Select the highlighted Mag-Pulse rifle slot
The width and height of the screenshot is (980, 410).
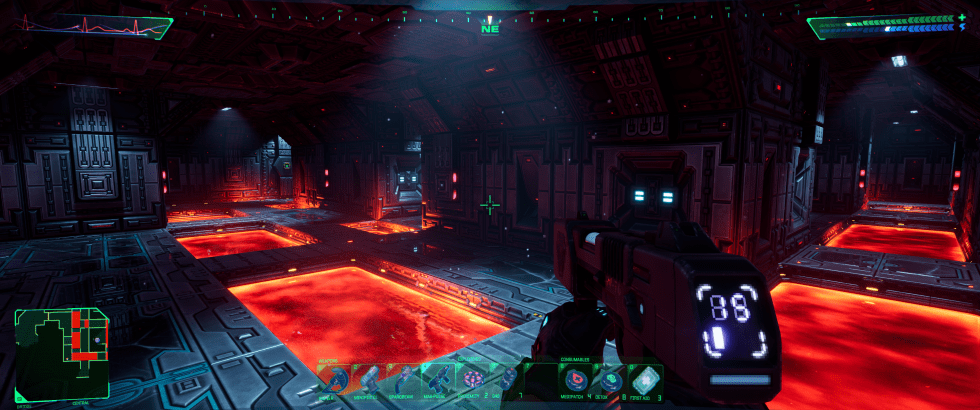[437, 379]
